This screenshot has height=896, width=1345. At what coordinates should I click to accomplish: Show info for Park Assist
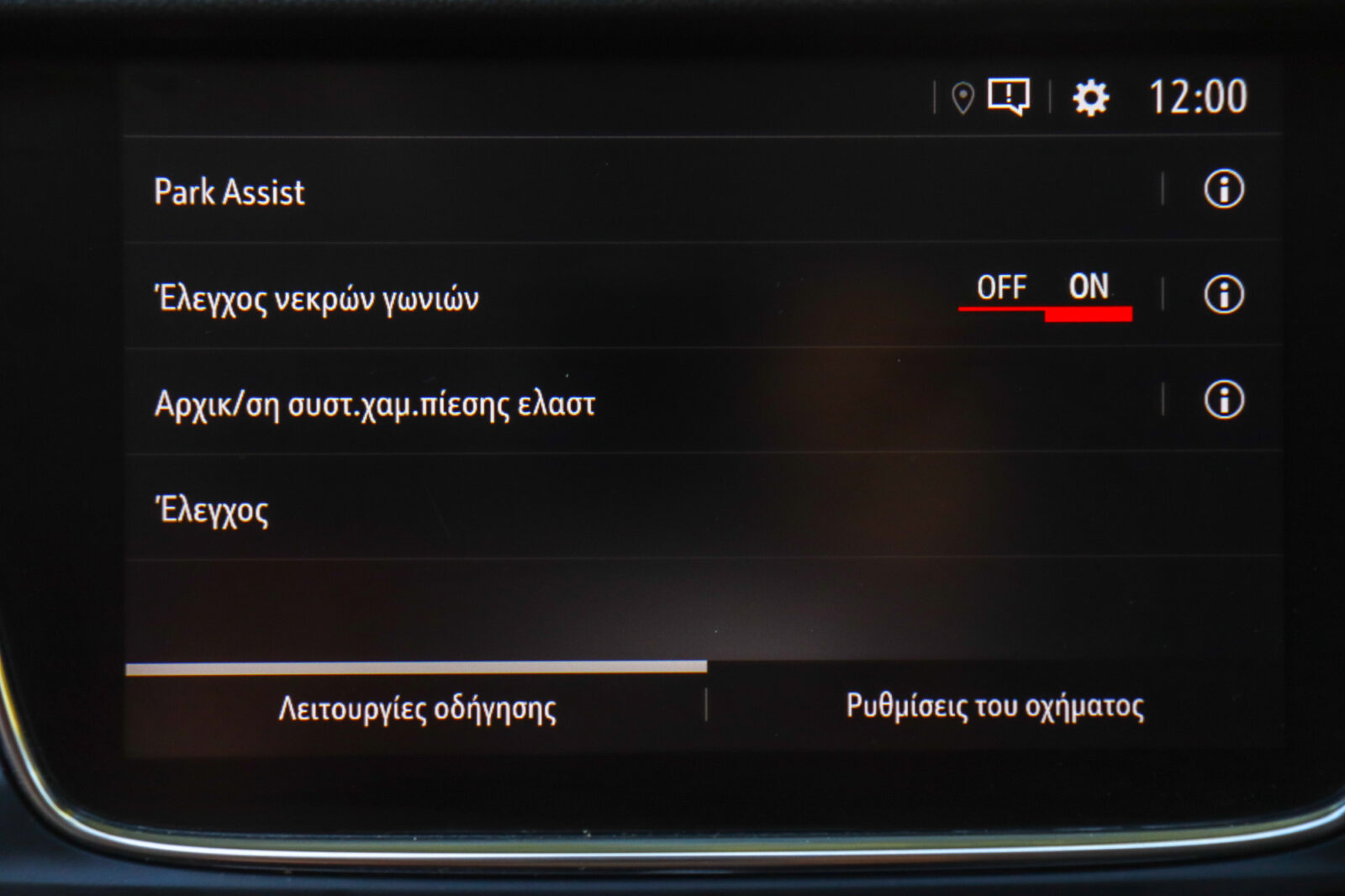1223,189
